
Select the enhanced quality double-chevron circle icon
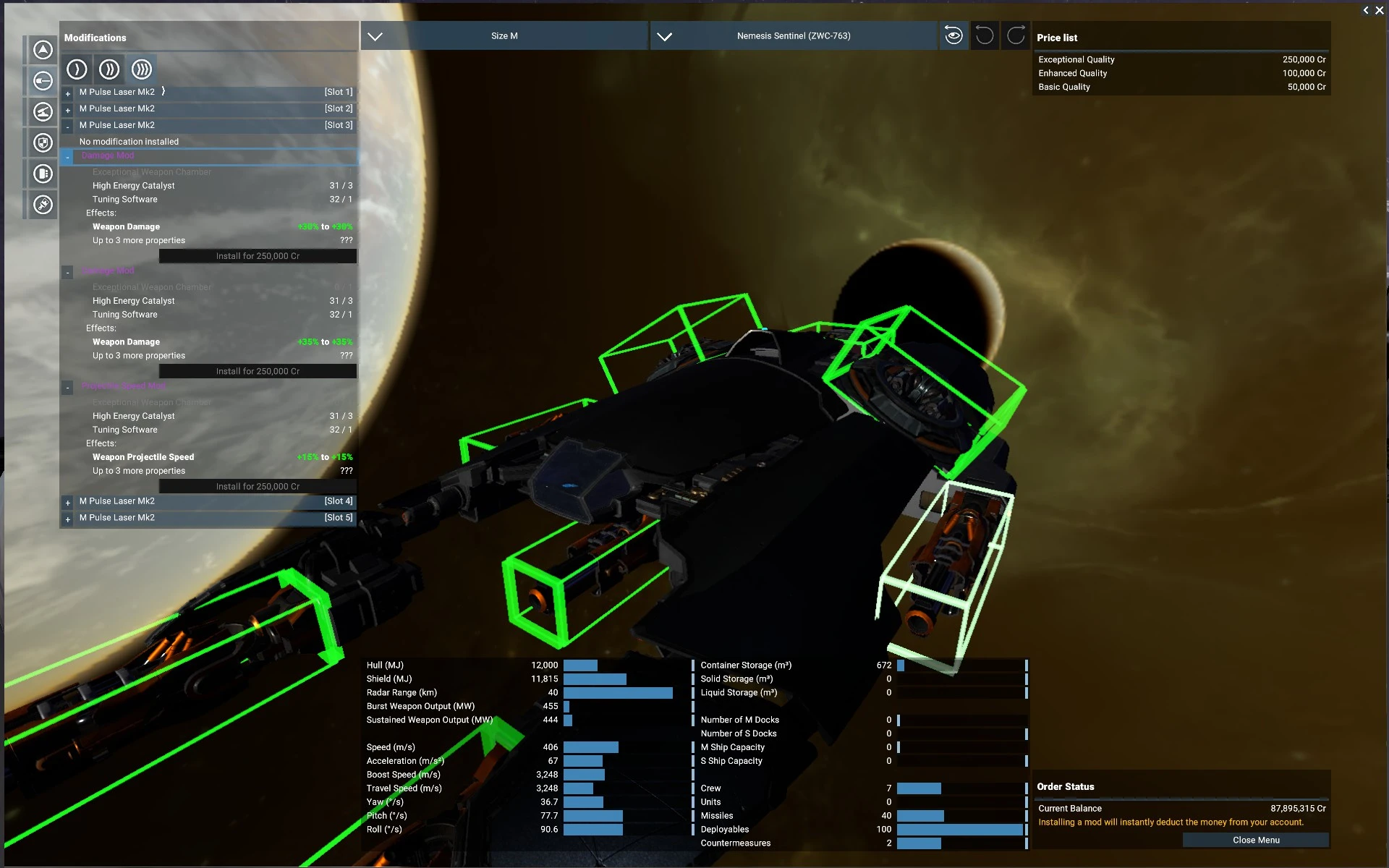click(109, 69)
